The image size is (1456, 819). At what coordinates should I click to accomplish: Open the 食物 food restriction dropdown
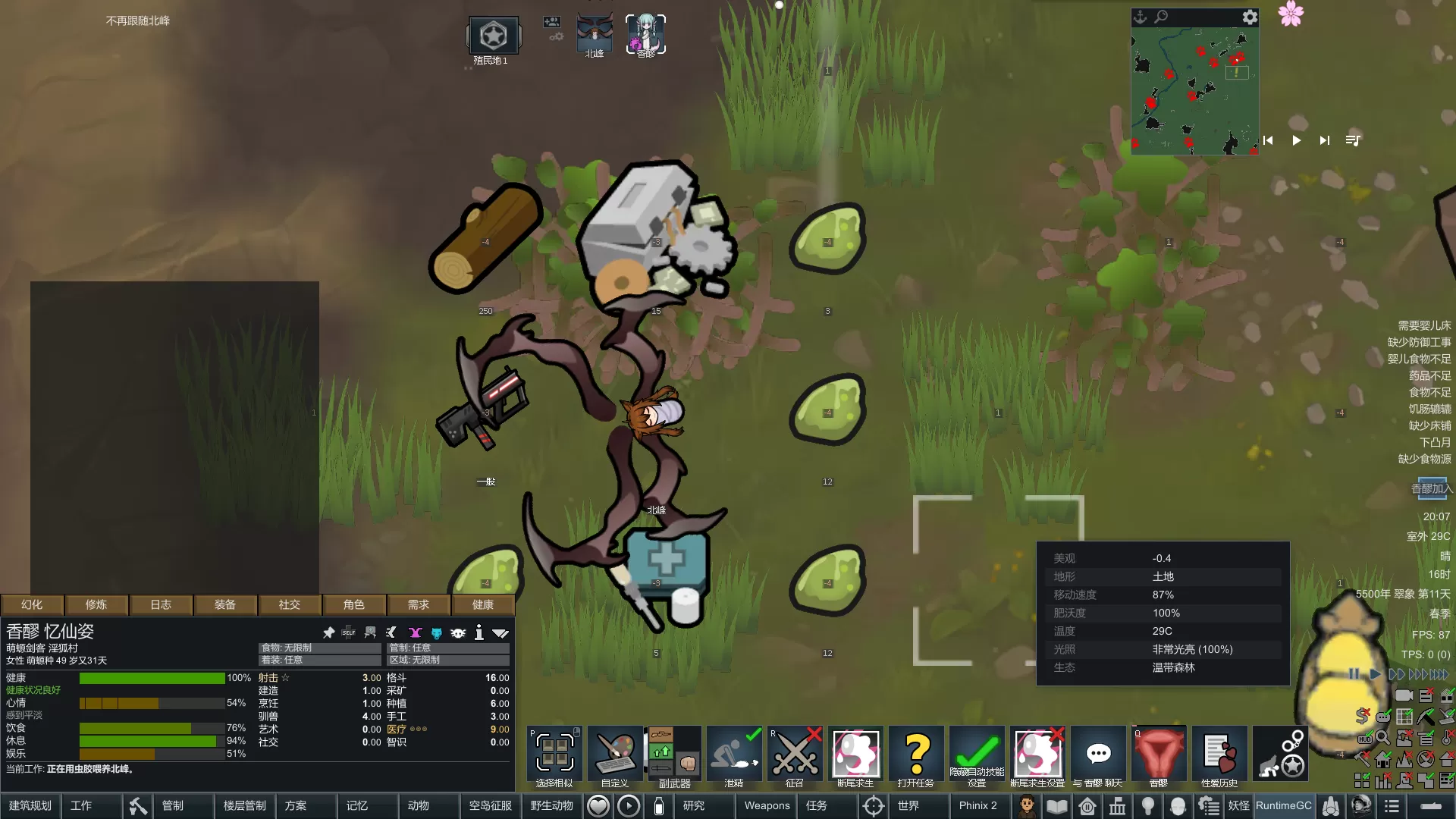click(319, 648)
